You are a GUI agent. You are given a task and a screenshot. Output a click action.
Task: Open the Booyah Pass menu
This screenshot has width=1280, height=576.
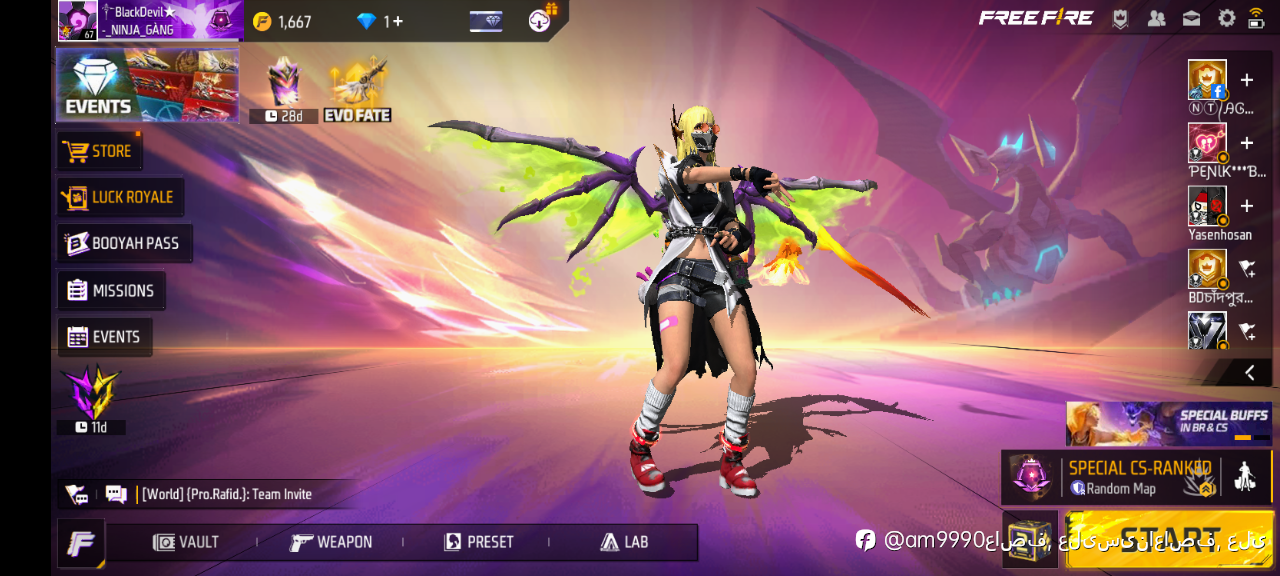(124, 243)
